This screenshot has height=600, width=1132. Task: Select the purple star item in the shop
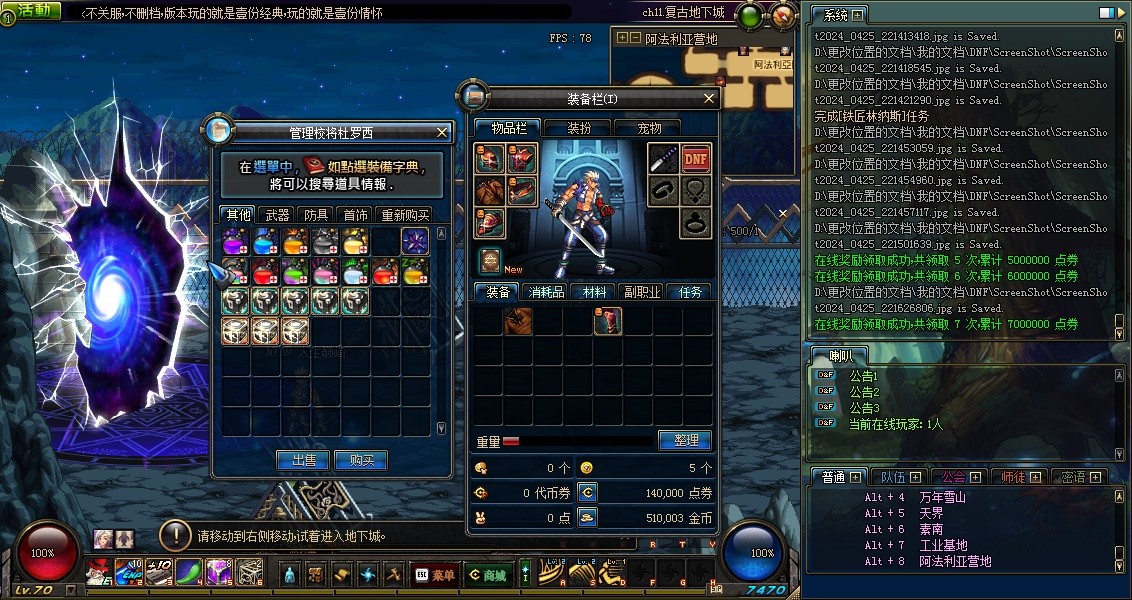415,241
